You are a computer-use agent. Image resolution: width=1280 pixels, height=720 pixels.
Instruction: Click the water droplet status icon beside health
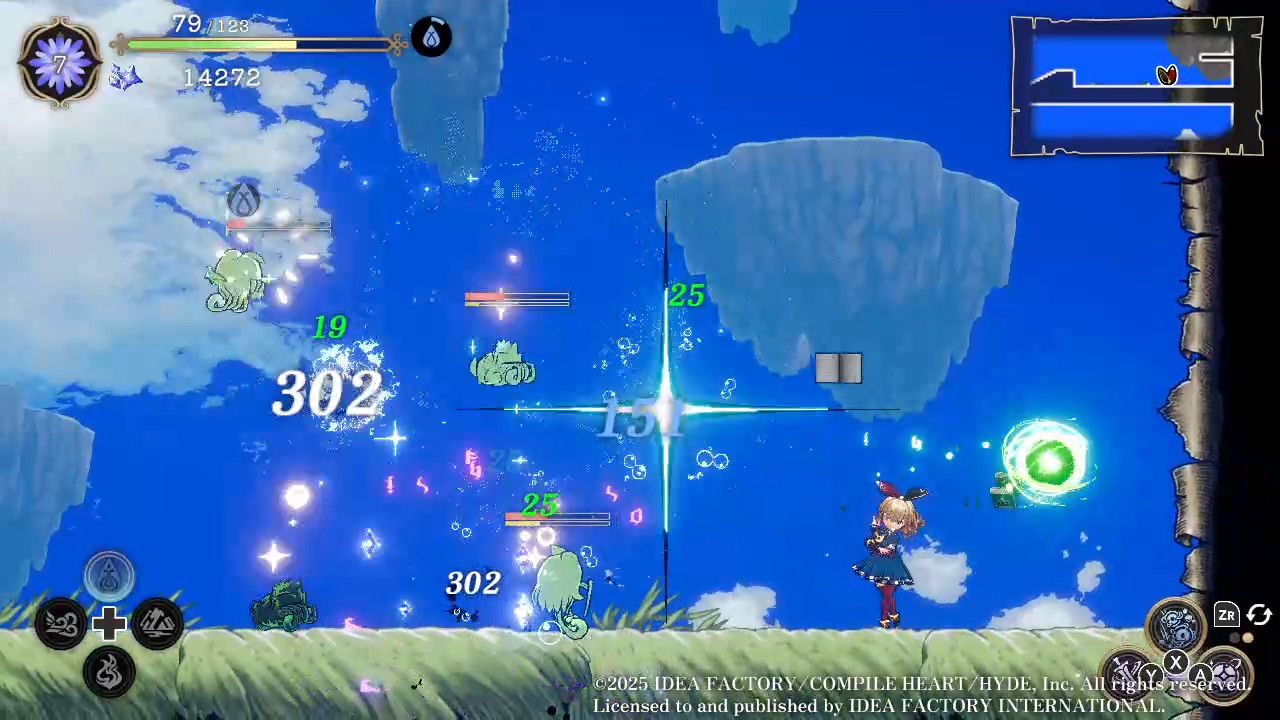(431, 38)
